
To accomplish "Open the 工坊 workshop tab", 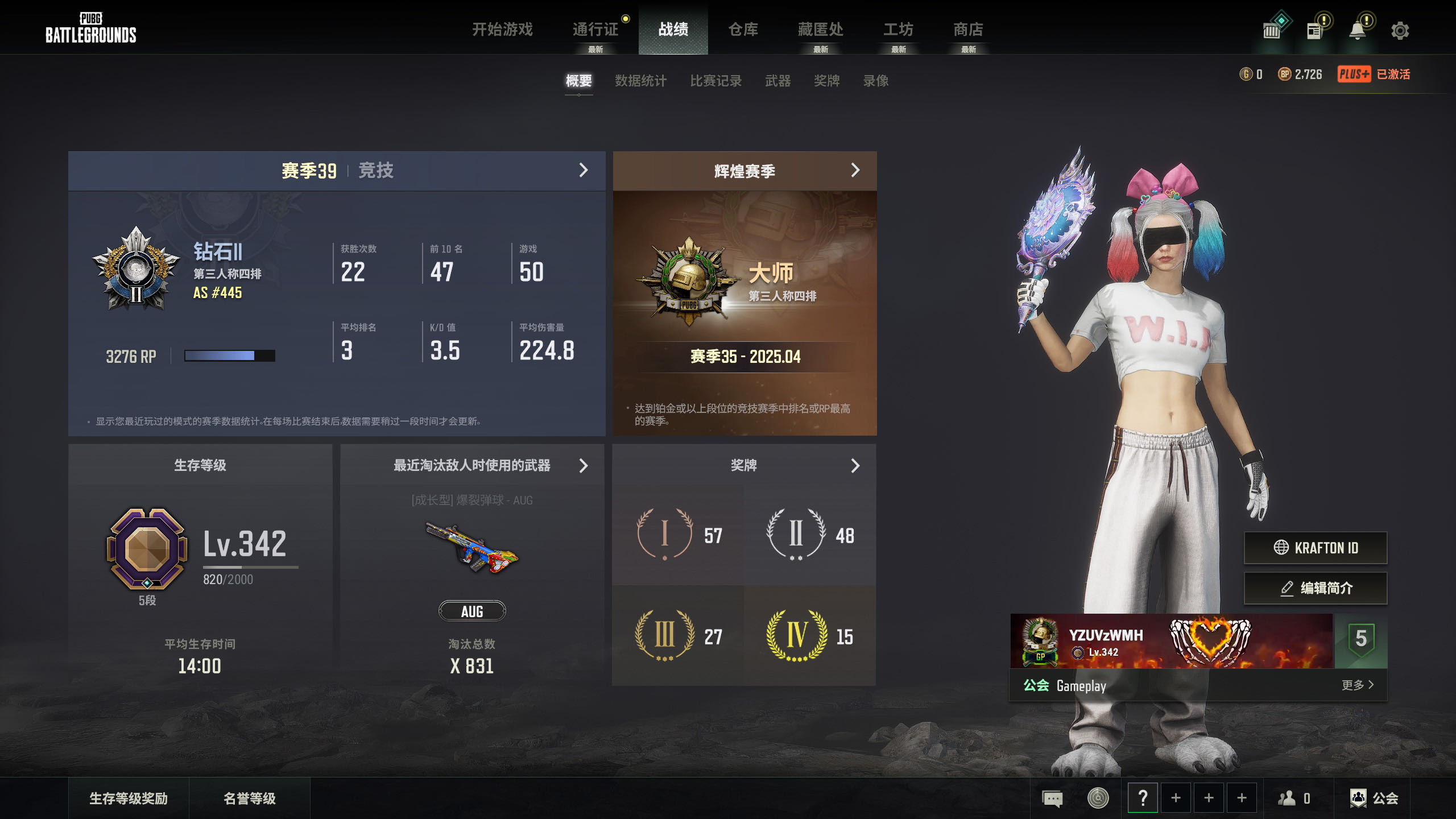I will click(x=898, y=30).
